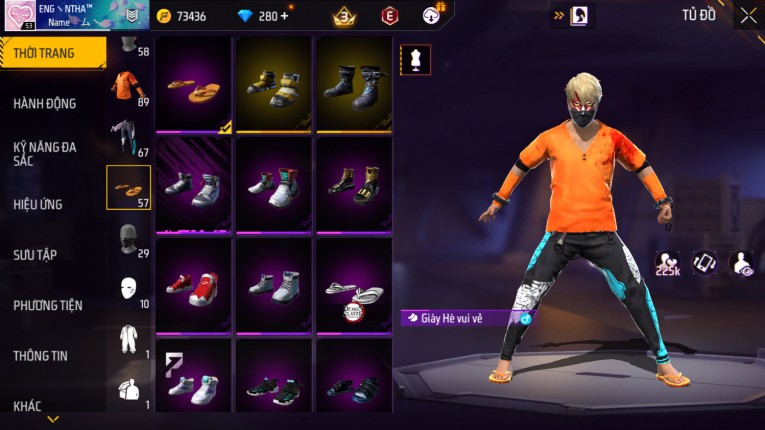Select the tall black boots item
765x430 pixels.
point(353,87)
